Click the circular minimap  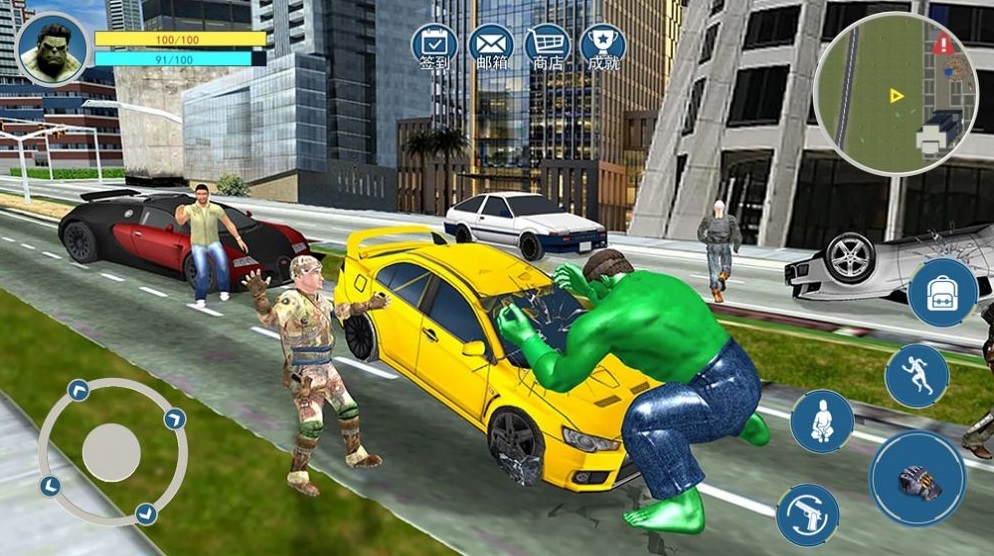pos(893,94)
